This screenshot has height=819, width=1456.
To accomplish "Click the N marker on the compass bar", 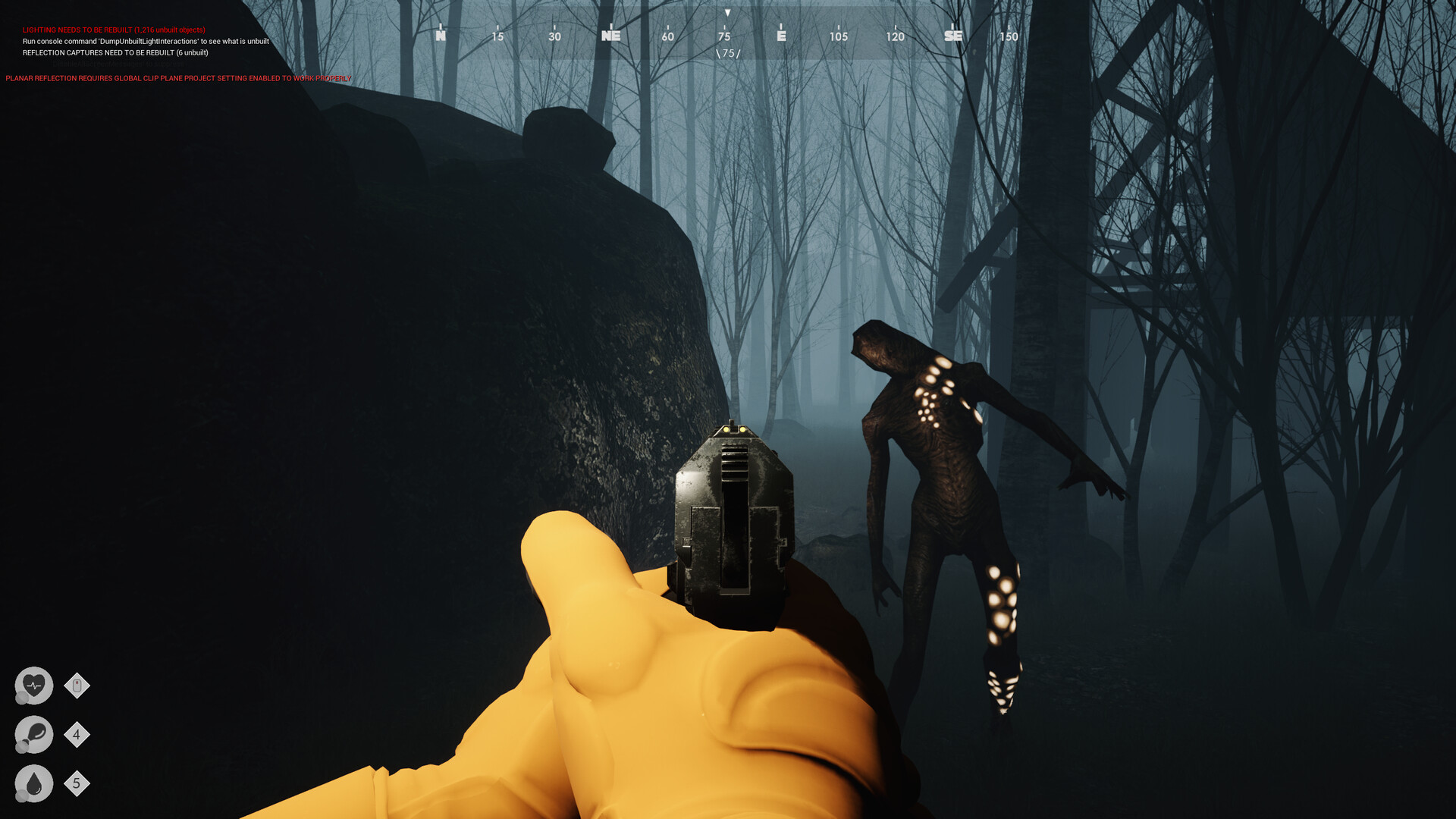I will (x=440, y=36).
